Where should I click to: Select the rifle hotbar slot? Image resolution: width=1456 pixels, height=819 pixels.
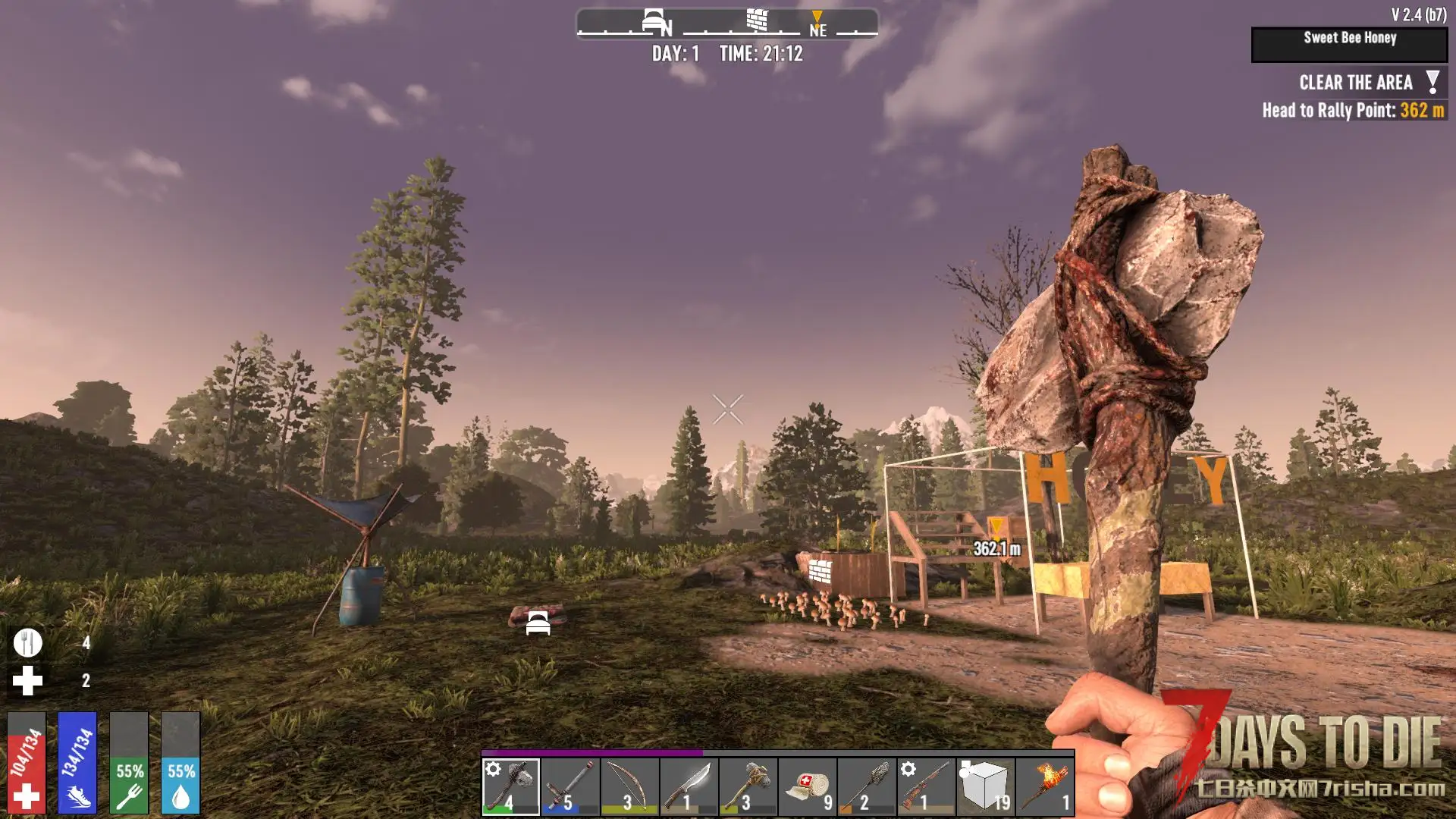tap(926, 786)
